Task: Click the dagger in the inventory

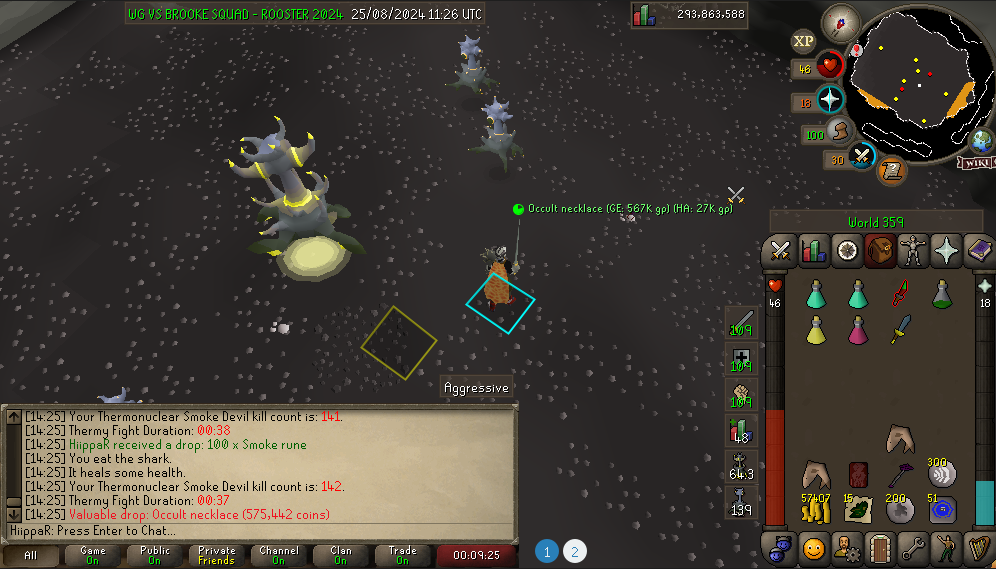Action: [901, 329]
